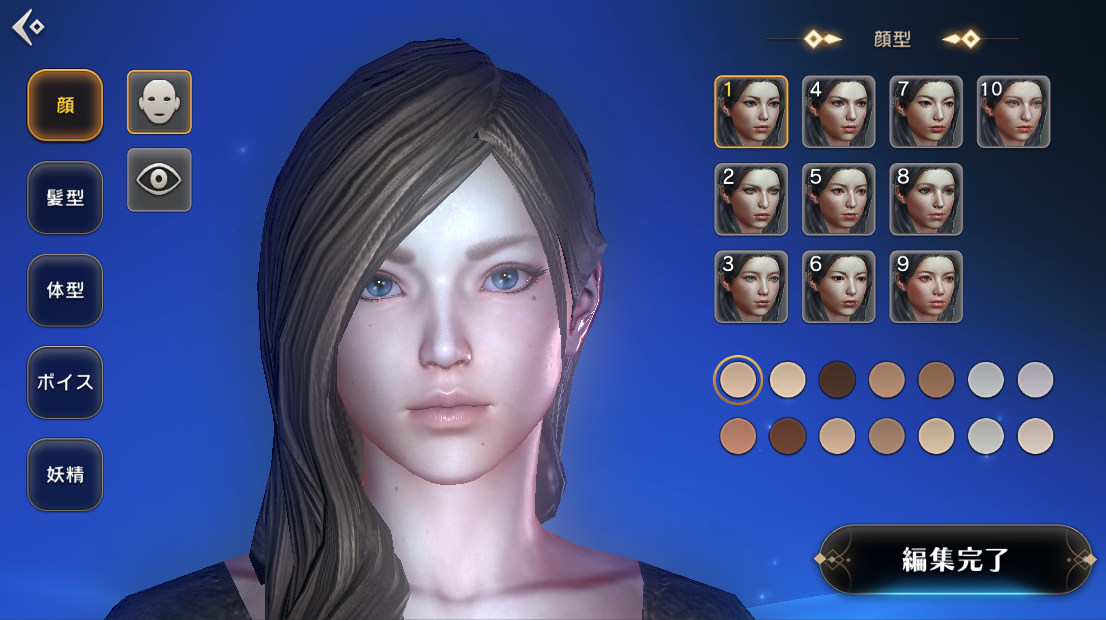Switch to the eye customization icon

tap(159, 180)
